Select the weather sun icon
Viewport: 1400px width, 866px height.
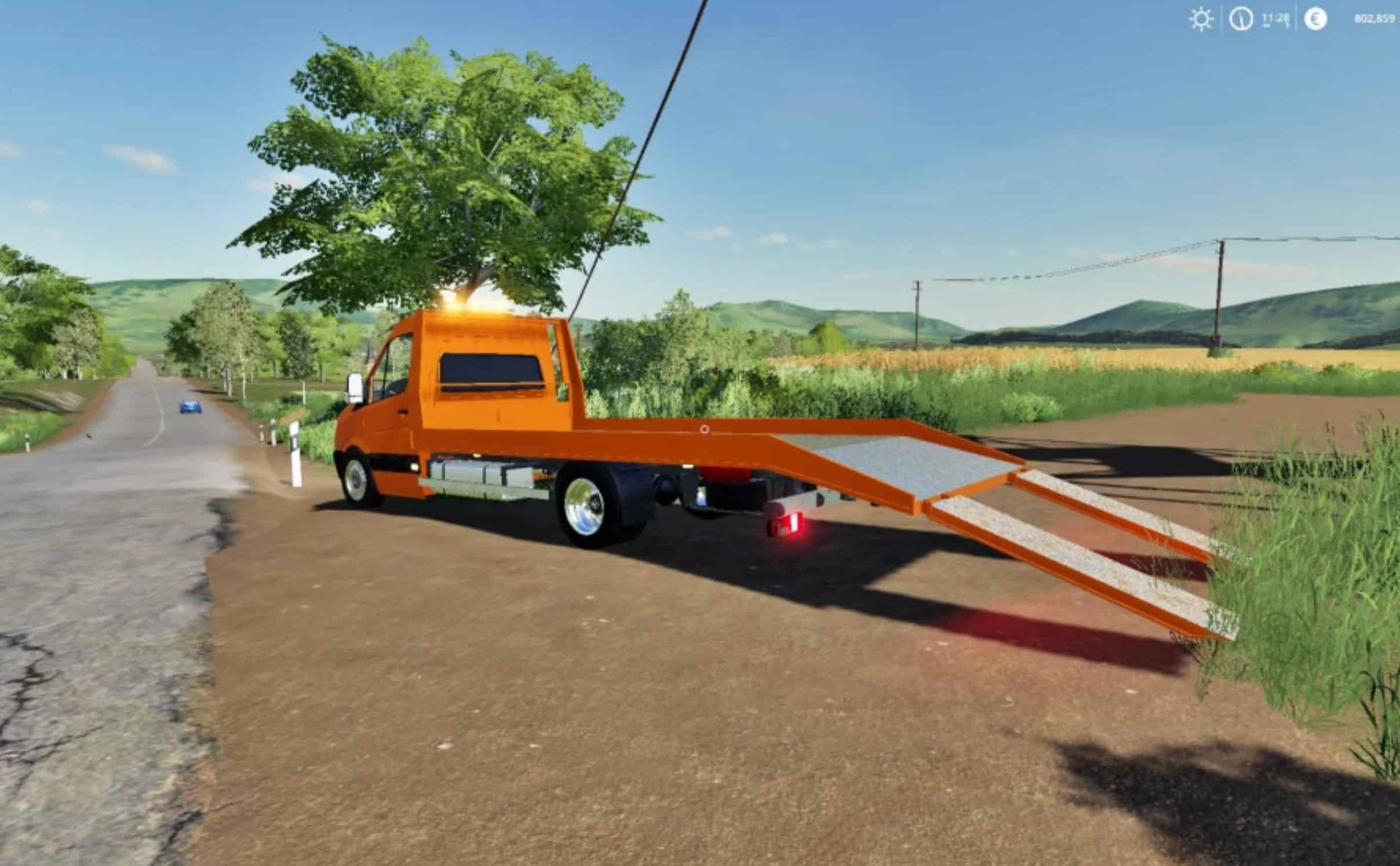click(x=1201, y=19)
